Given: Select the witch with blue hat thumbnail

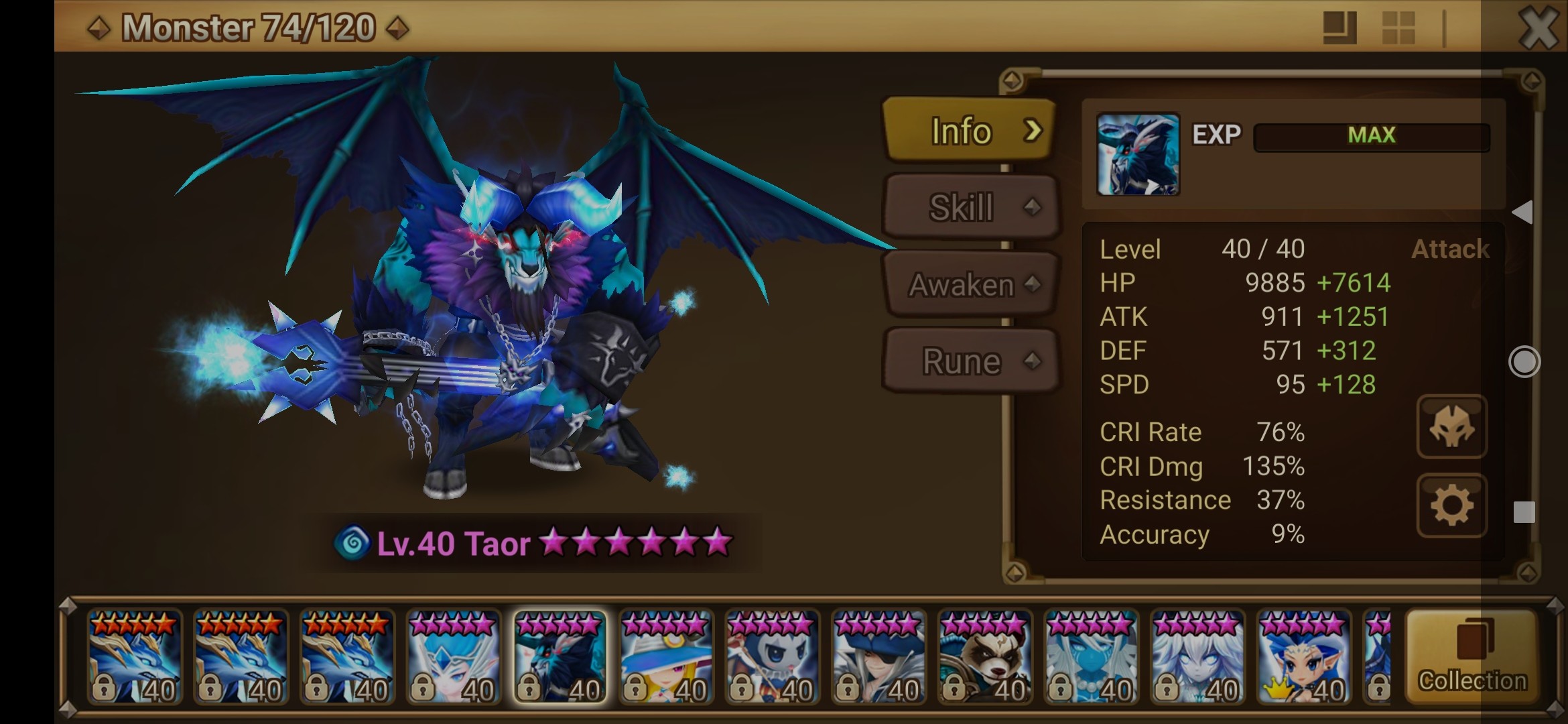Looking at the screenshot, I should click(666, 657).
